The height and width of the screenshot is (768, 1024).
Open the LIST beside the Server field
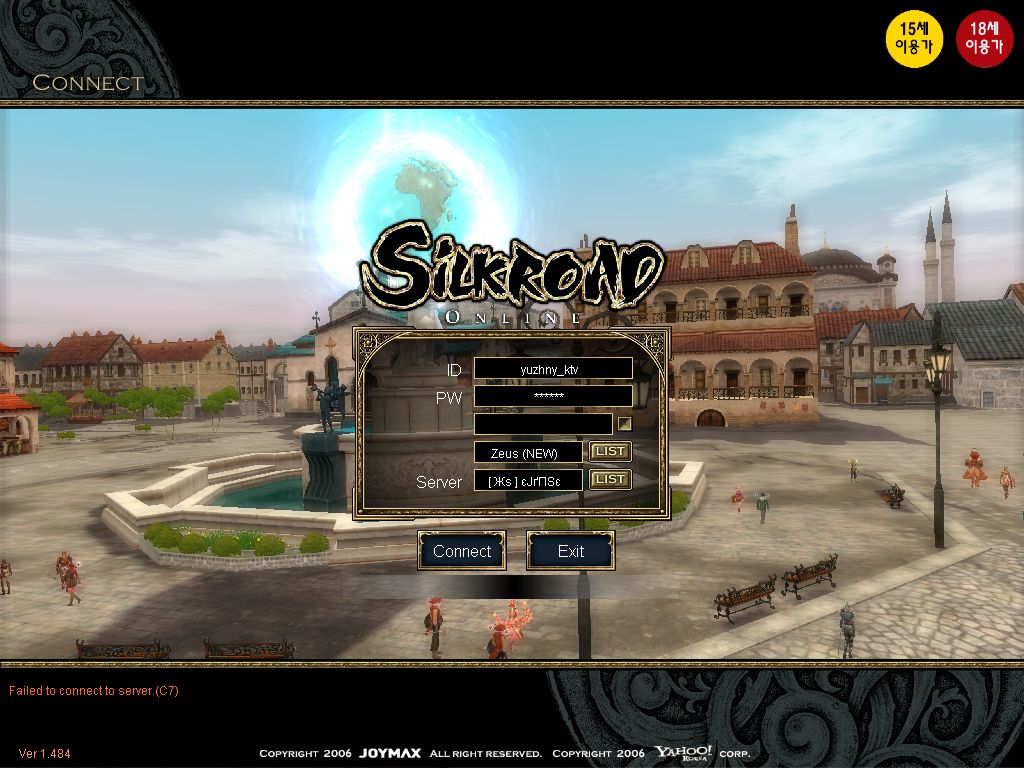coord(609,480)
